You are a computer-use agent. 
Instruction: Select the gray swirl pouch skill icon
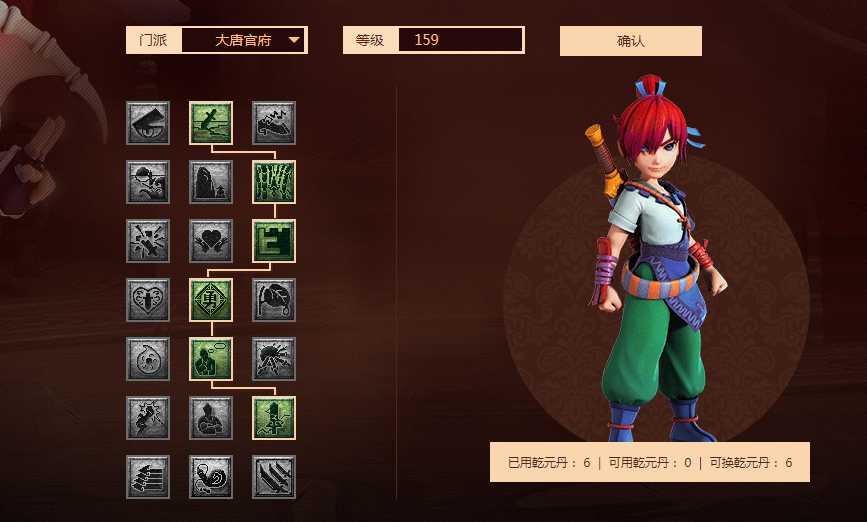click(x=148, y=359)
